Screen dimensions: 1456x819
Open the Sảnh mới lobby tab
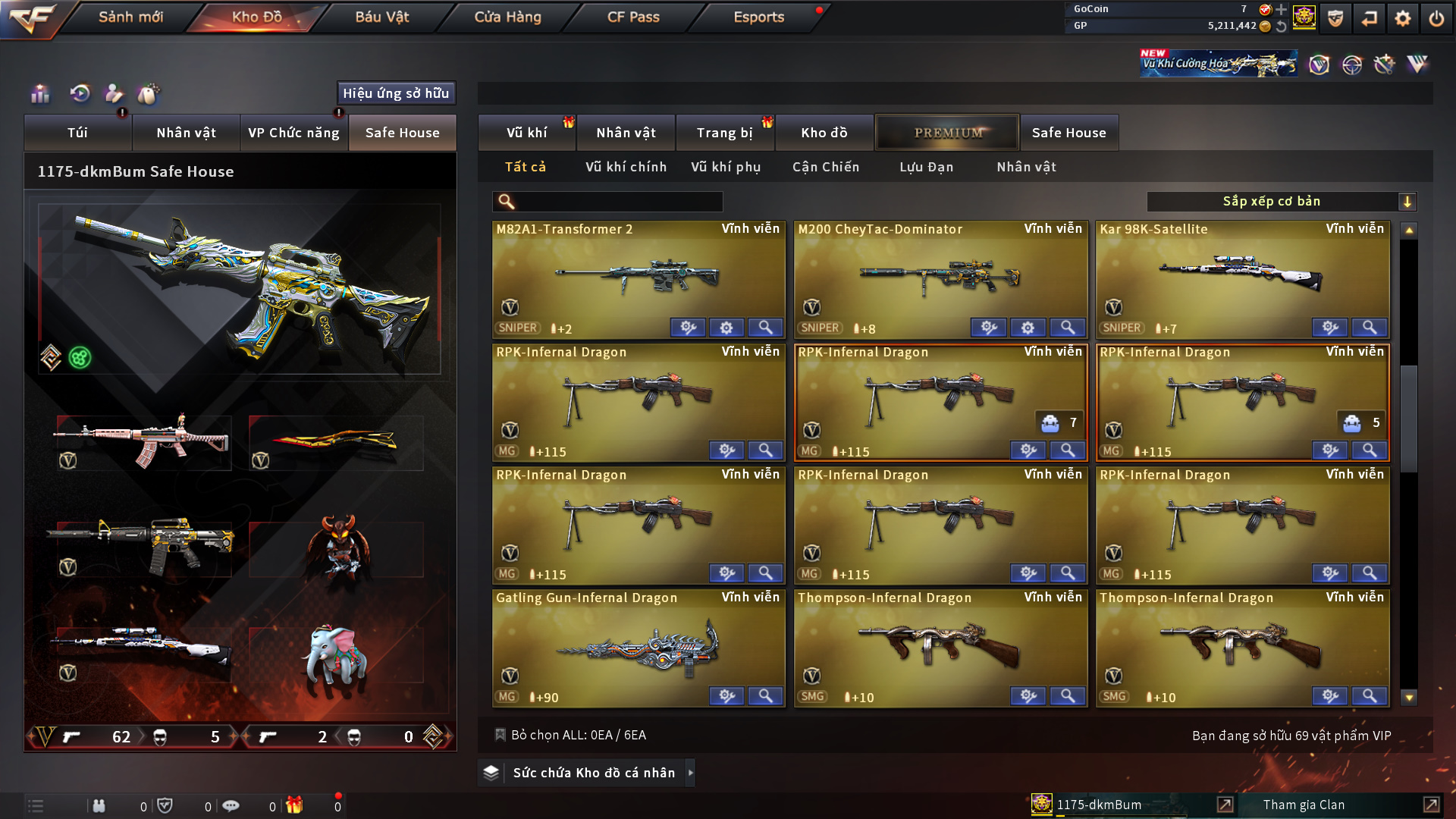[130, 17]
